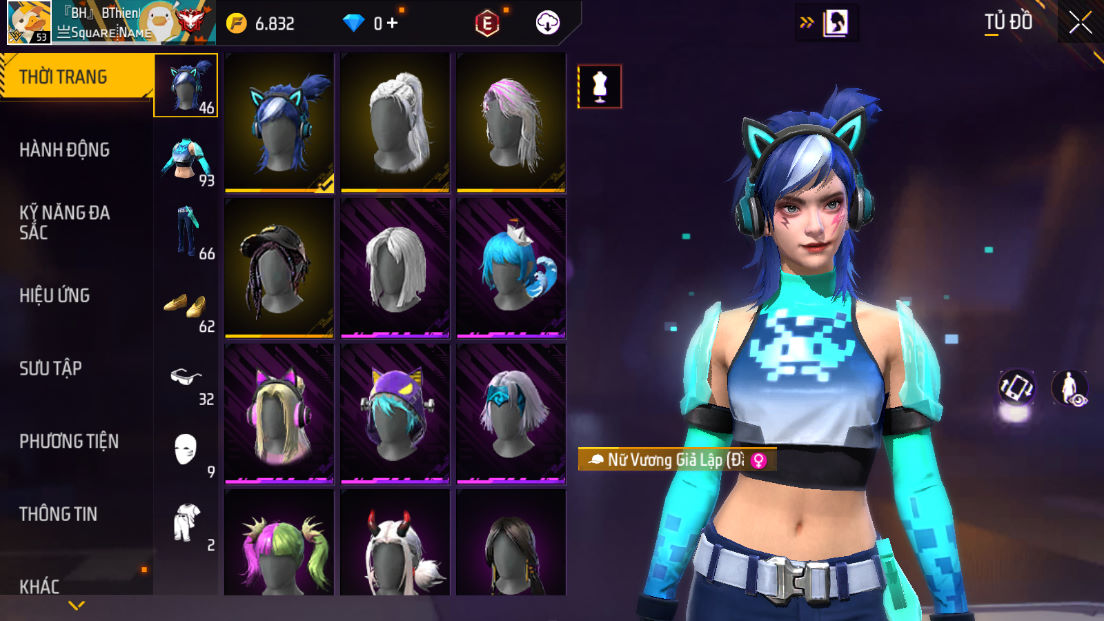Viewport: 1104px width, 621px height.
Task: Add diamonds with the plus button
Action: click(x=391, y=23)
